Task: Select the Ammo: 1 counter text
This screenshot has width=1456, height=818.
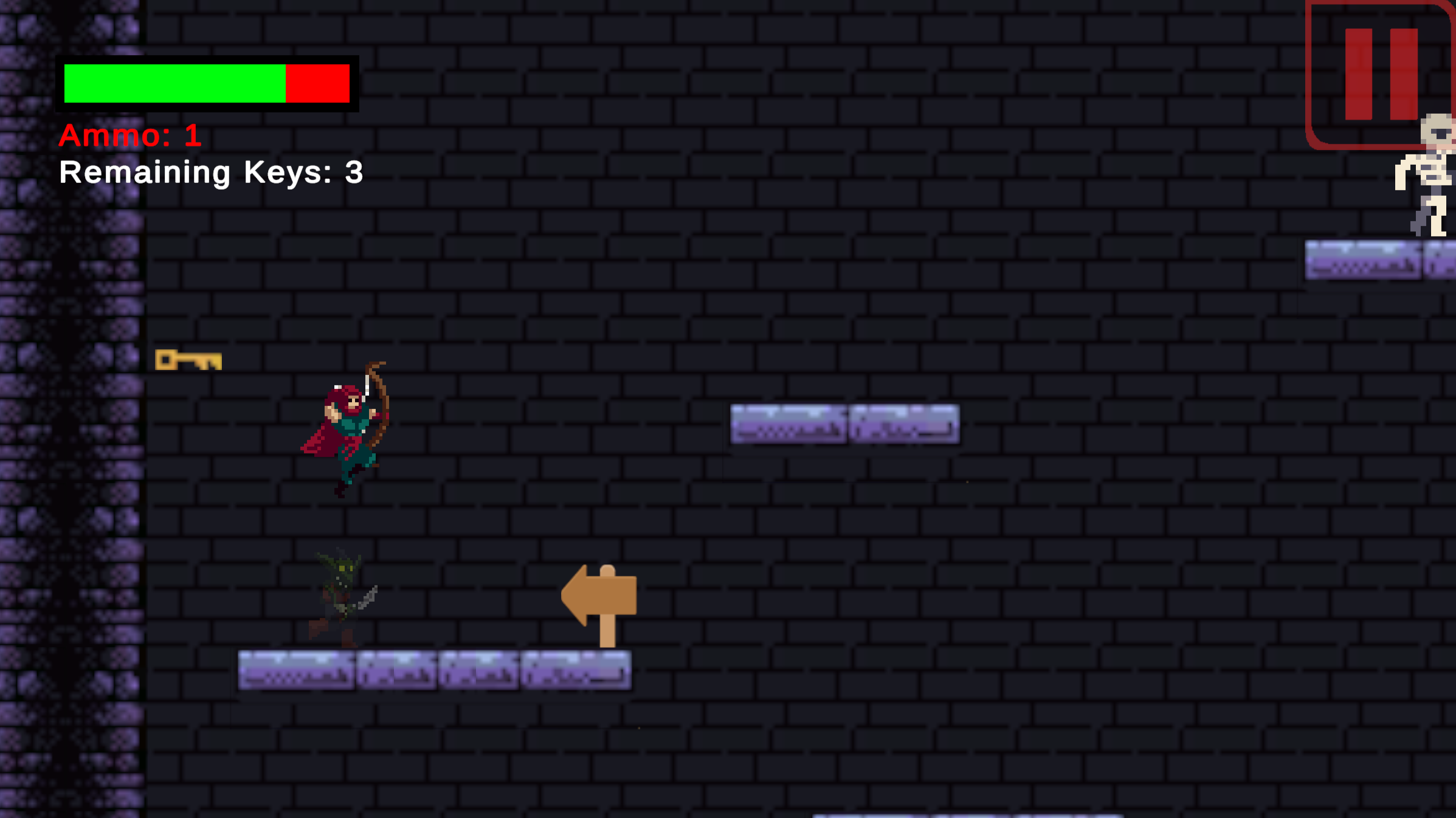Action: click(129, 137)
